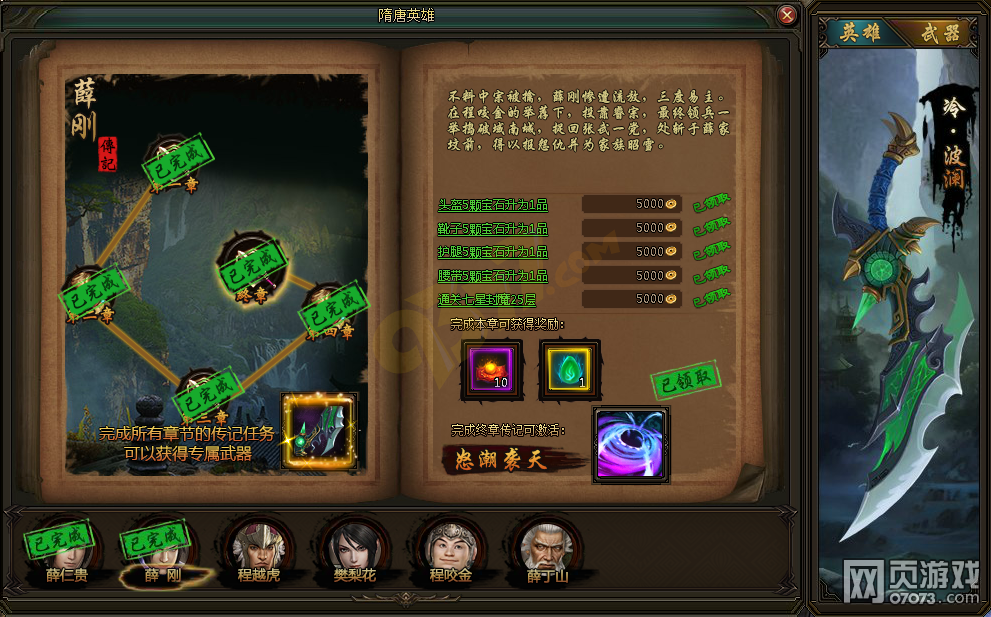Select the 终章 final chapter node
The height and width of the screenshot is (617, 991).
point(246,267)
